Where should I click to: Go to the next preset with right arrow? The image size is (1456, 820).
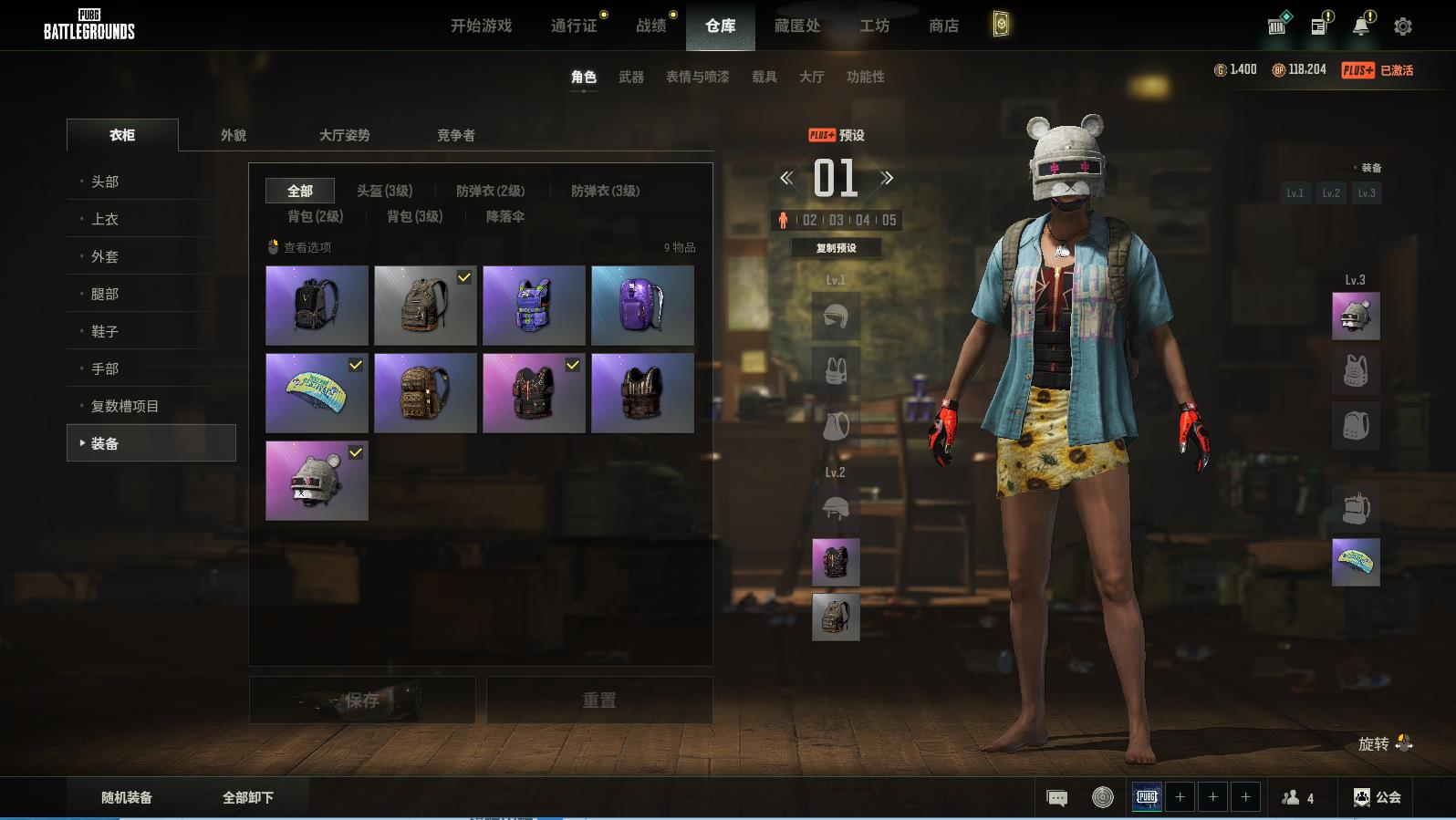coord(887,178)
